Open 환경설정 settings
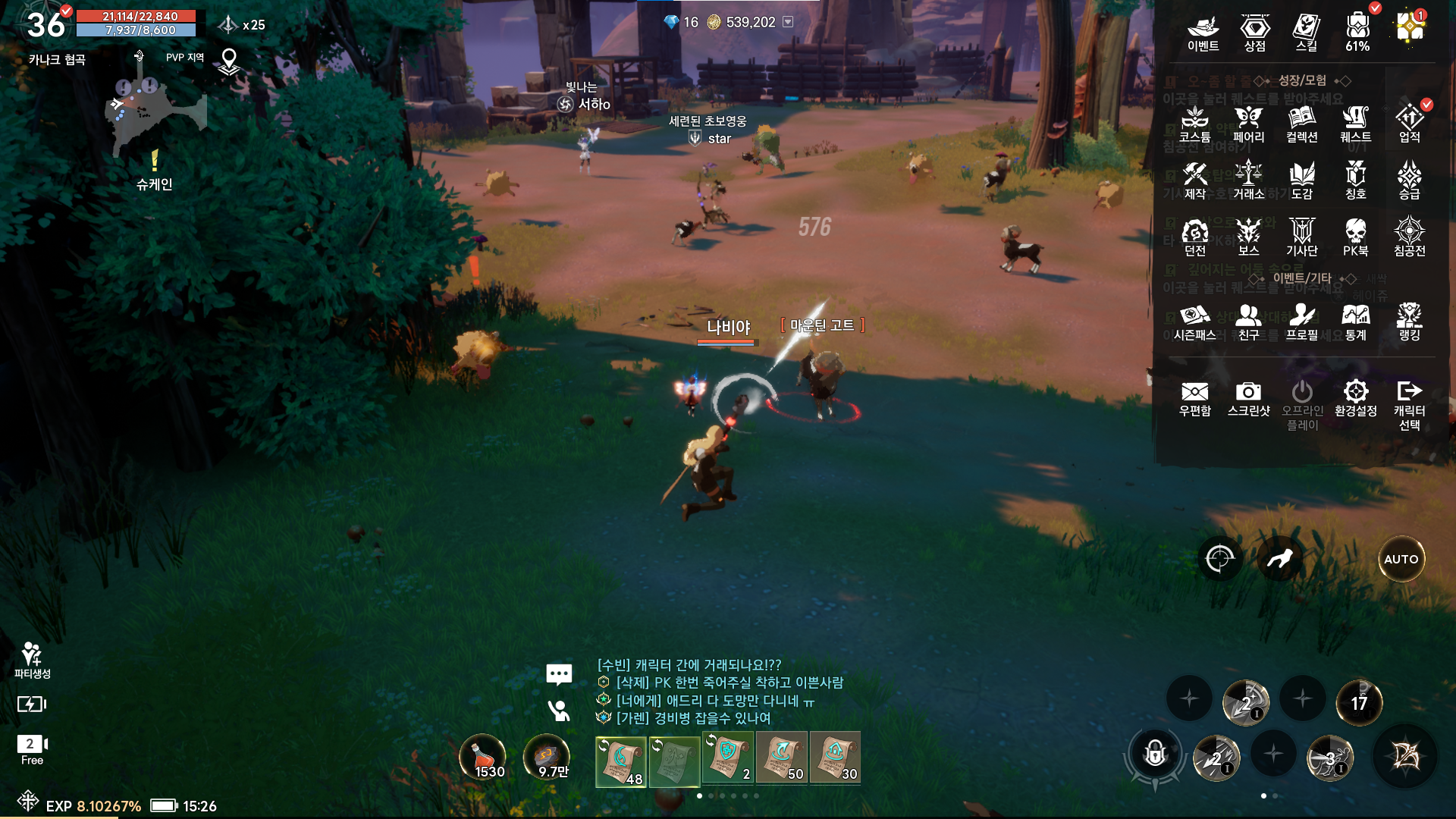The image size is (1456, 819). (x=1355, y=398)
